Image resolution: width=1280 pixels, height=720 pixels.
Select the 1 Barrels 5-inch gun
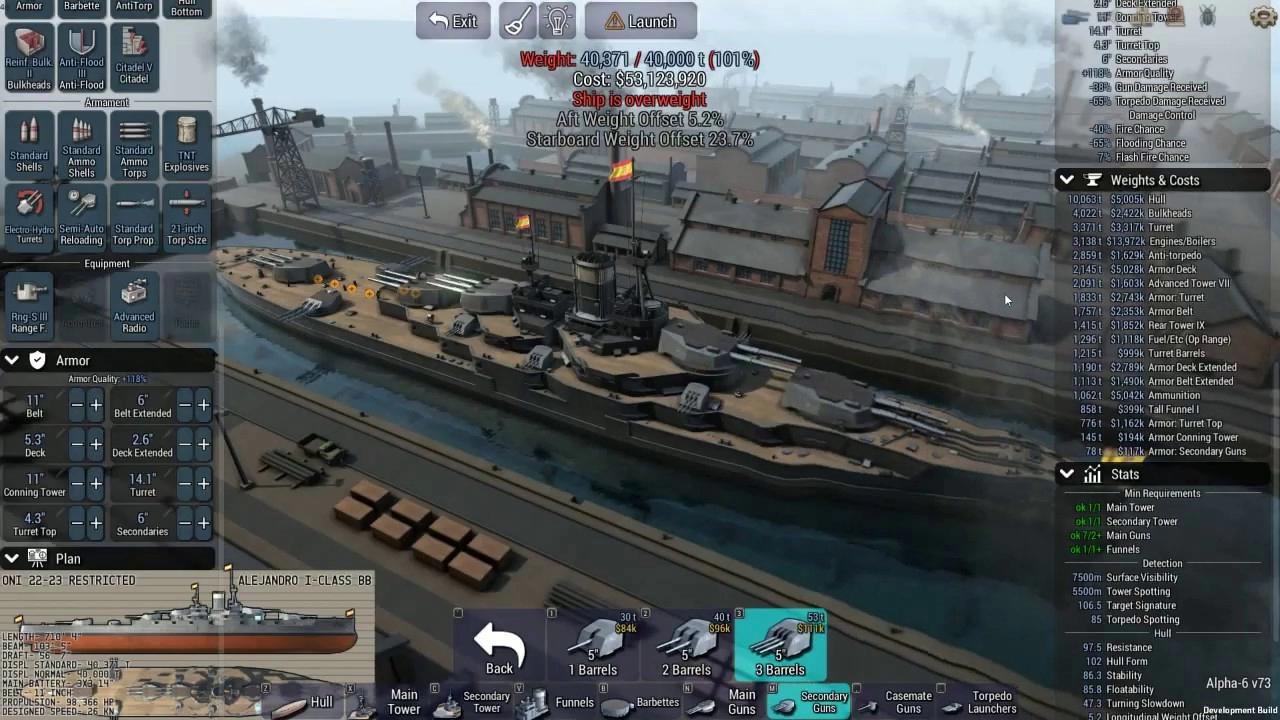pyautogui.click(x=593, y=647)
